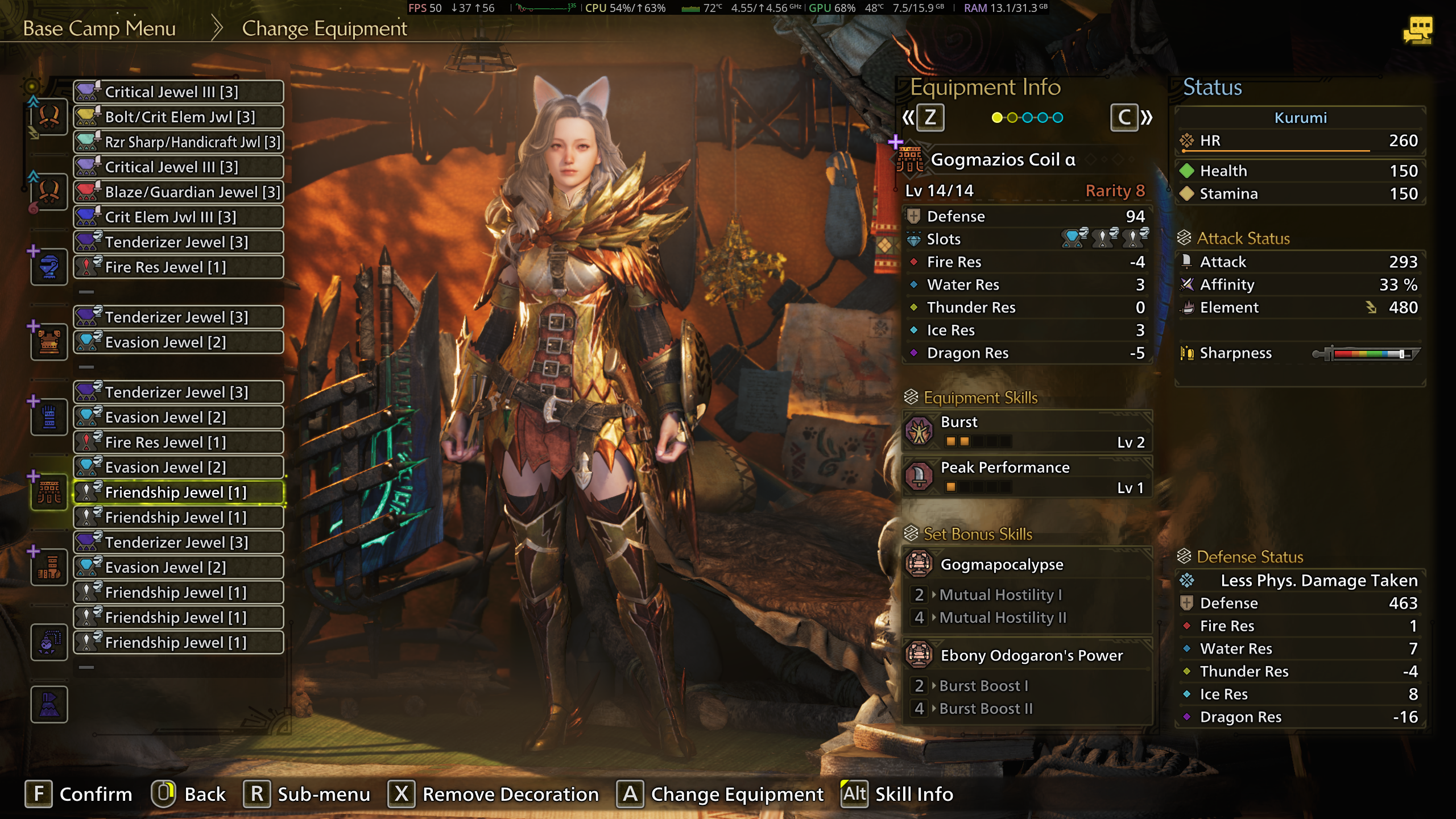Click the Remove Decoration option
Viewport: 1456px width, 819px height.
tap(494, 794)
